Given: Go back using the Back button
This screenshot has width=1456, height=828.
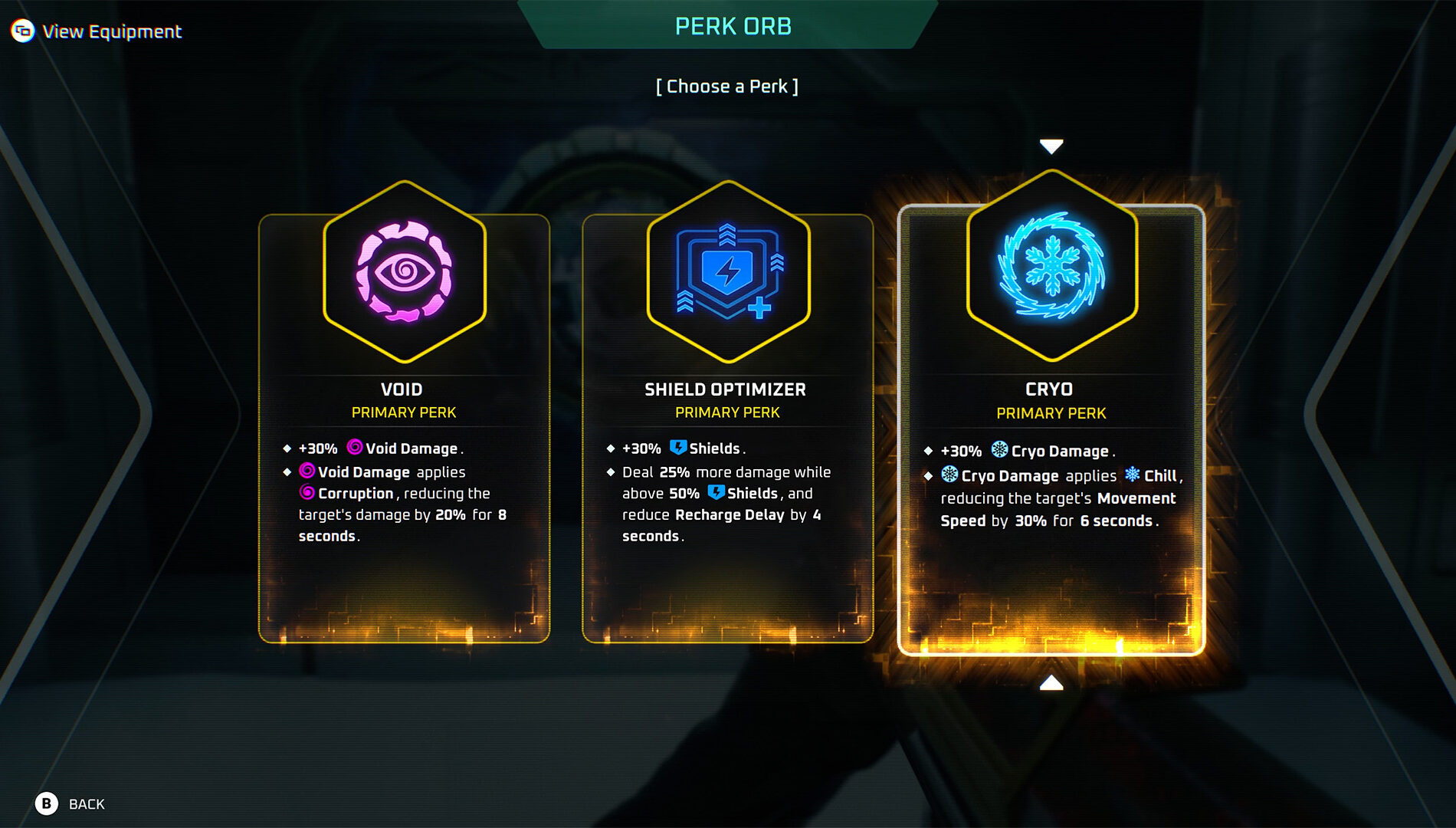Looking at the screenshot, I should tap(70, 803).
